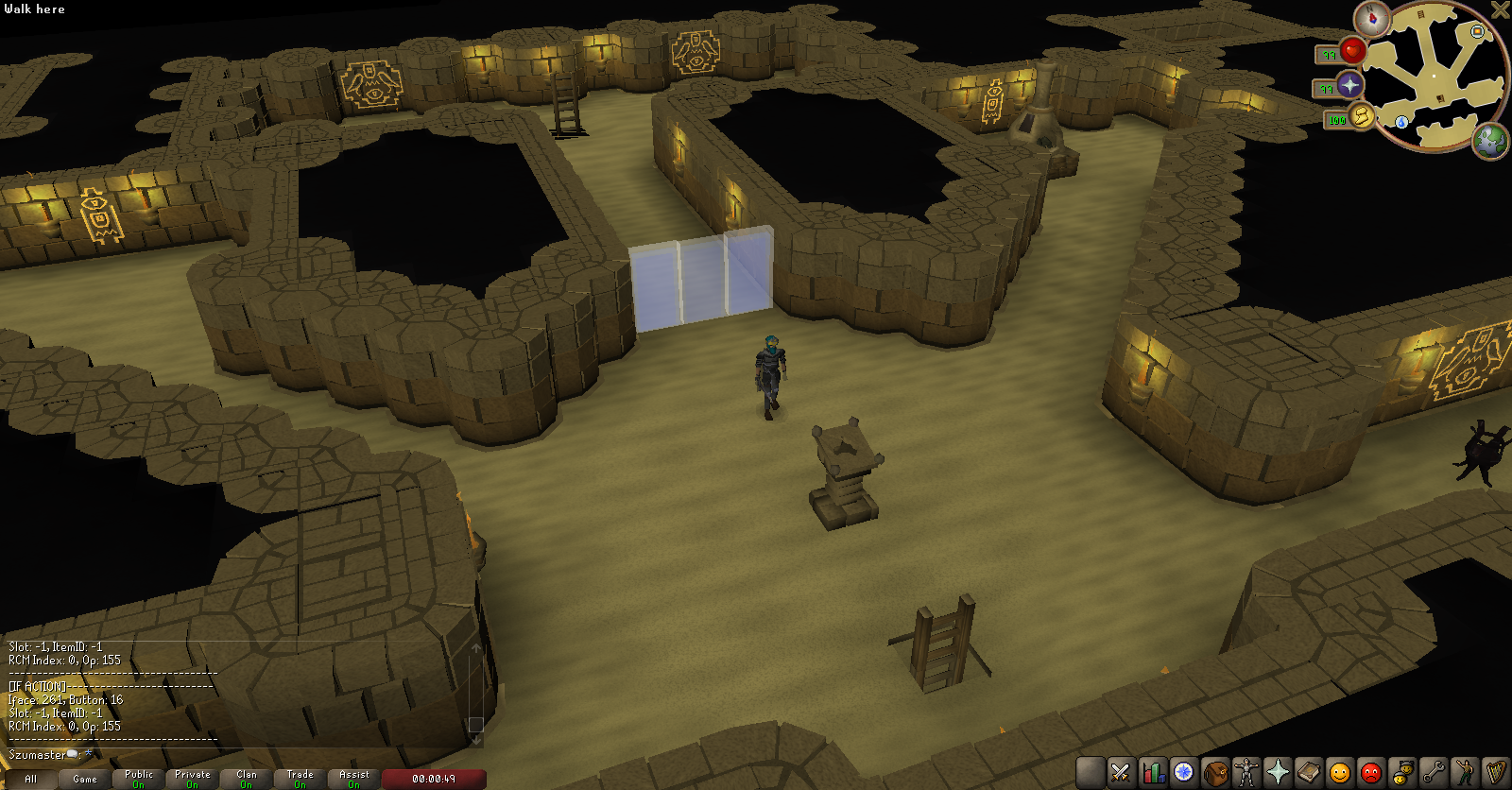Toggle the Public chat filter
Screen dimensions: 1512x790
(x=138, y=779)
